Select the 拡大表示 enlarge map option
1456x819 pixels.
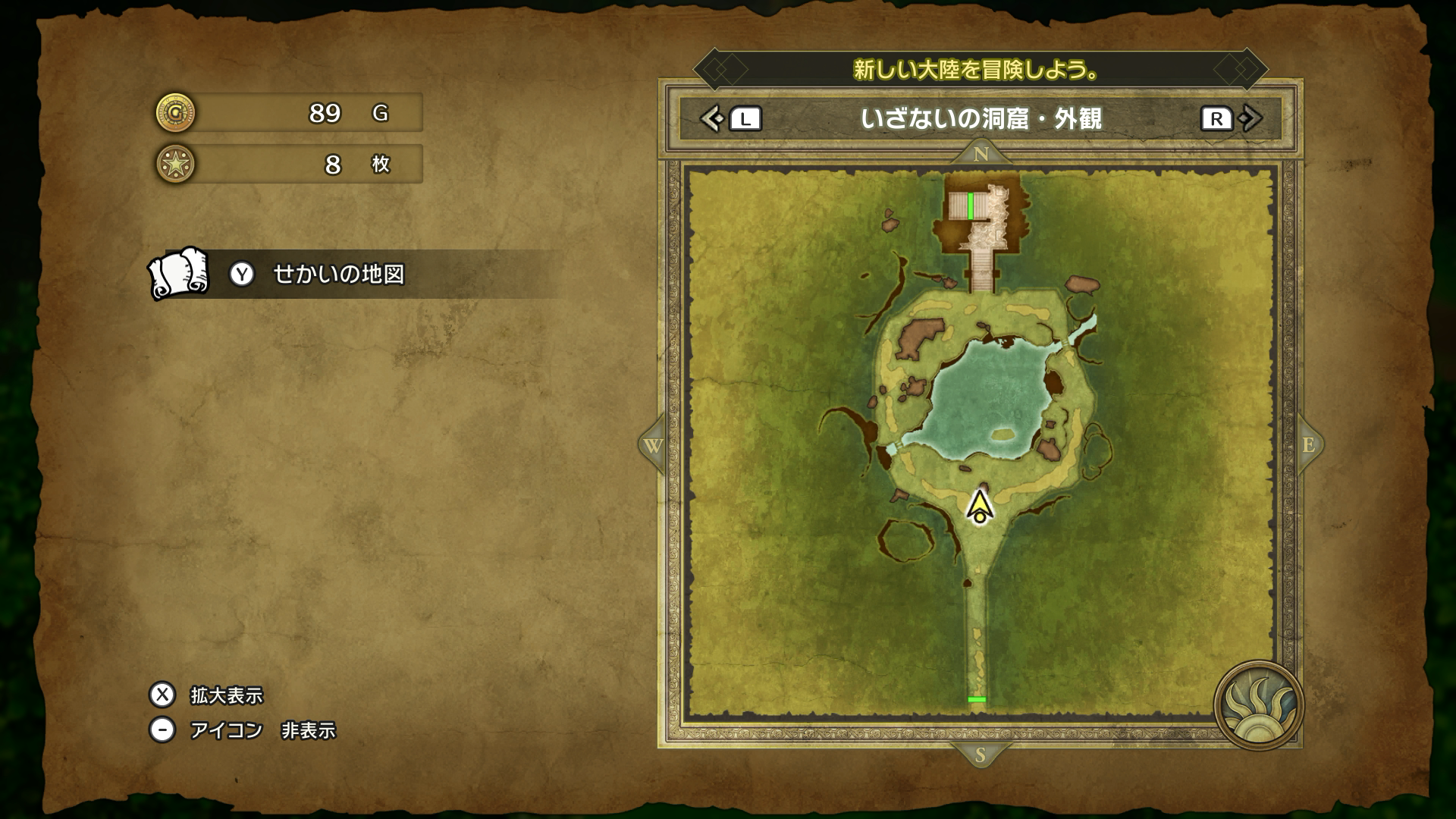[x=225, y=695]
